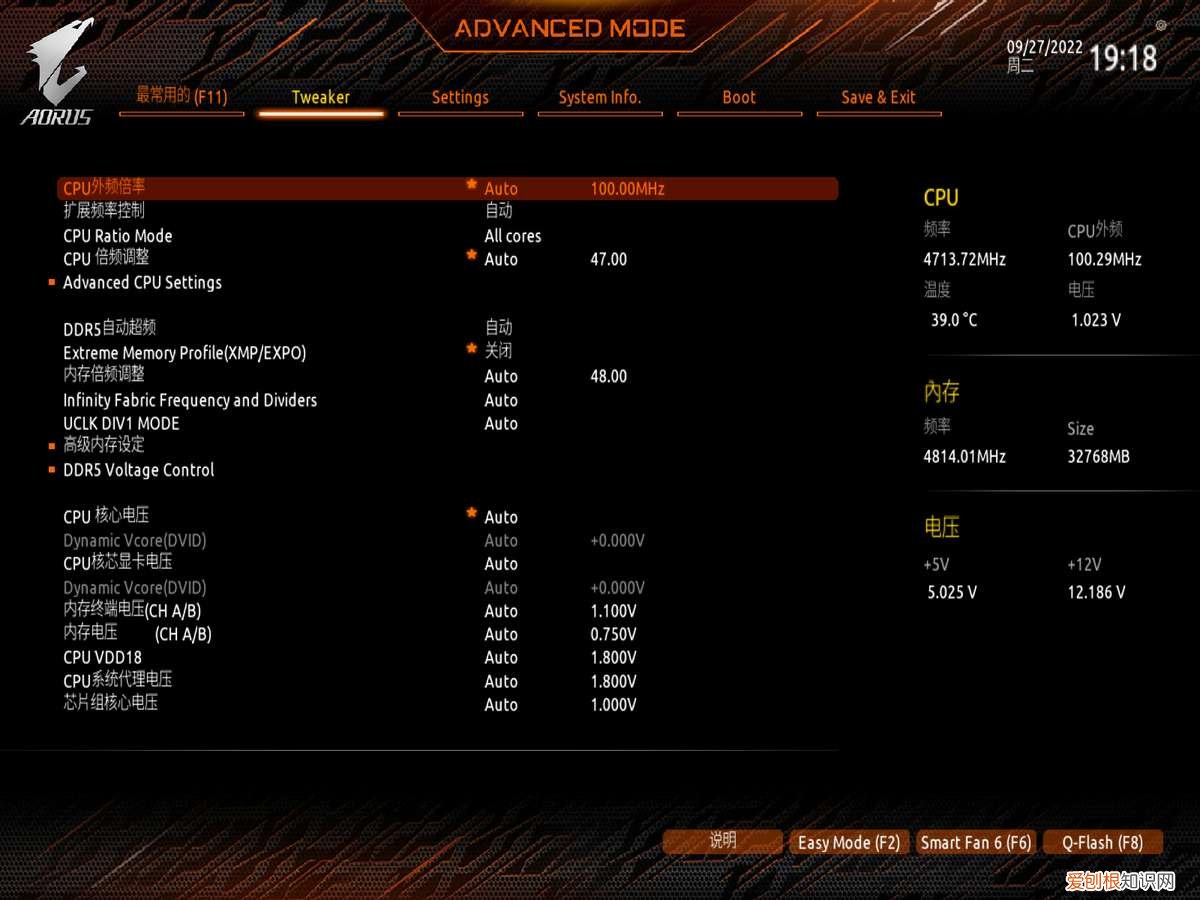This screenshot has width=1200, height=900.
Task: Go to the Save & Exit tab
Action: [878, 98]
